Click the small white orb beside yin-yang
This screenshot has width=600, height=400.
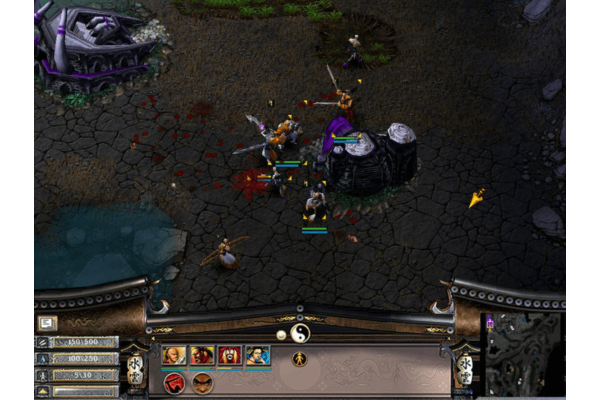pyautogui.click(x=281, y=334)
